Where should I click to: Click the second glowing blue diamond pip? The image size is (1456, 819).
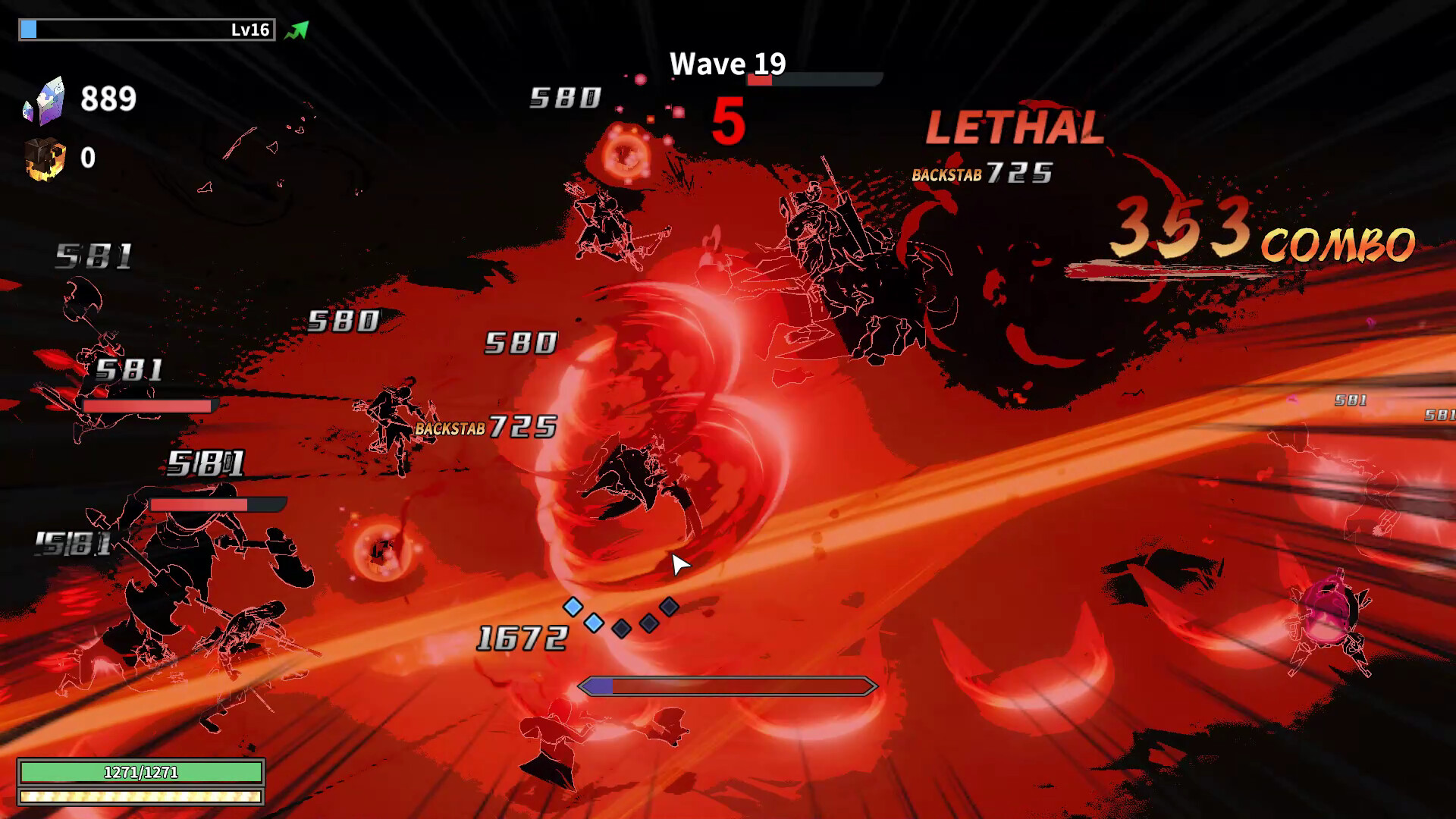point(594,624)
